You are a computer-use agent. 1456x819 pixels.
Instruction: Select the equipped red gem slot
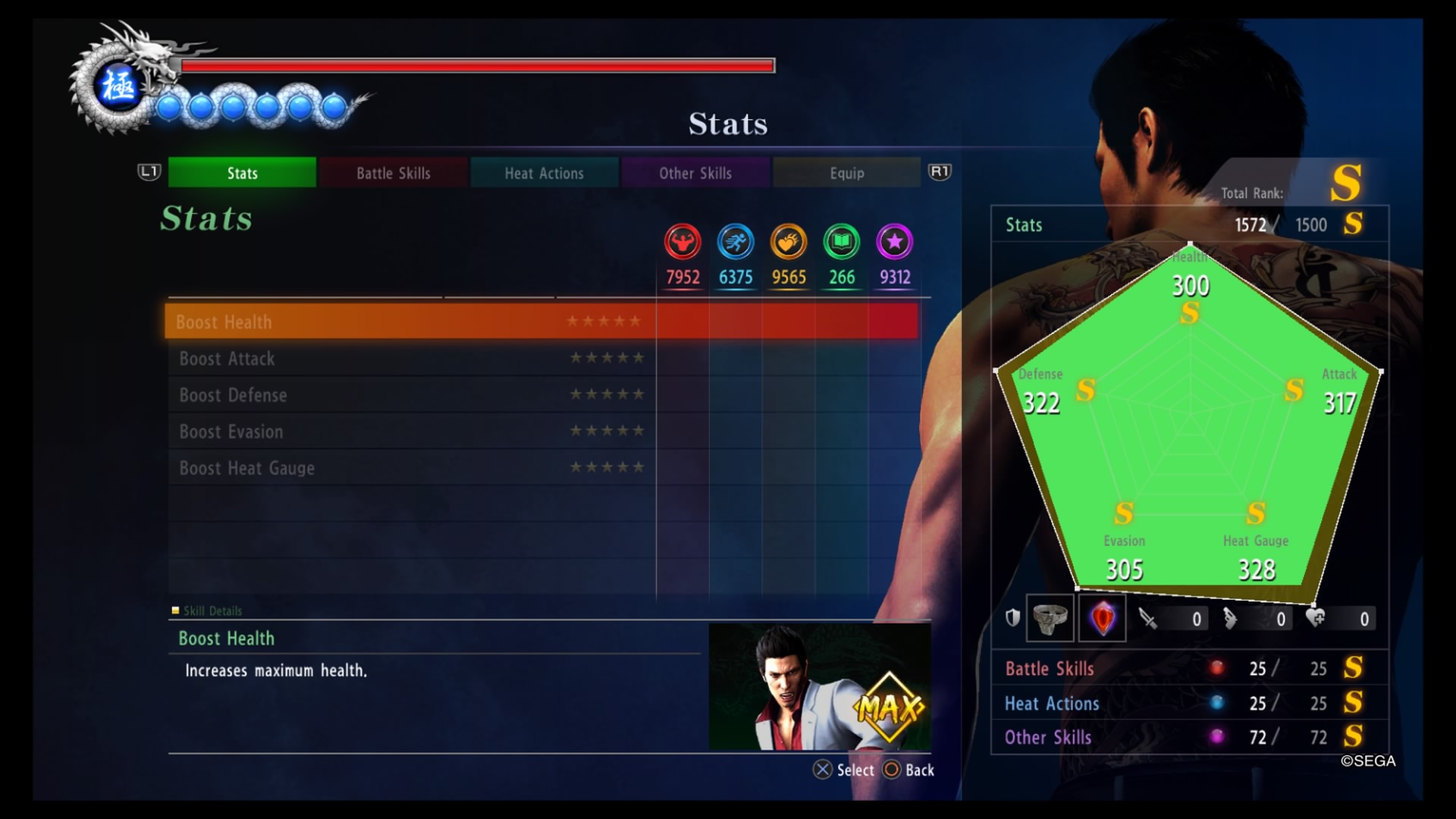point(1102,618)
